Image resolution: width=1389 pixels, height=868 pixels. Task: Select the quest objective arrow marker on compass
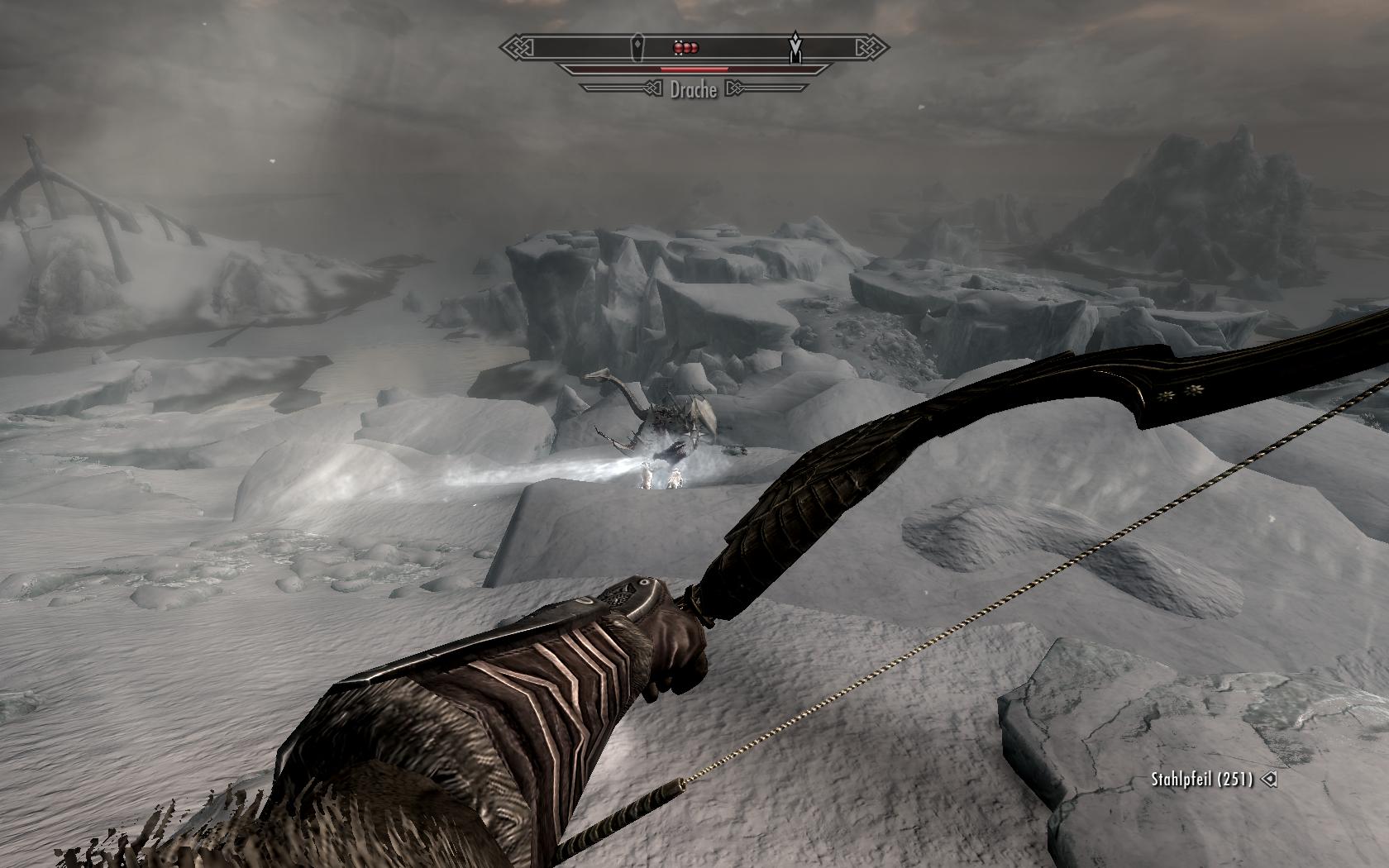[795, 46]
